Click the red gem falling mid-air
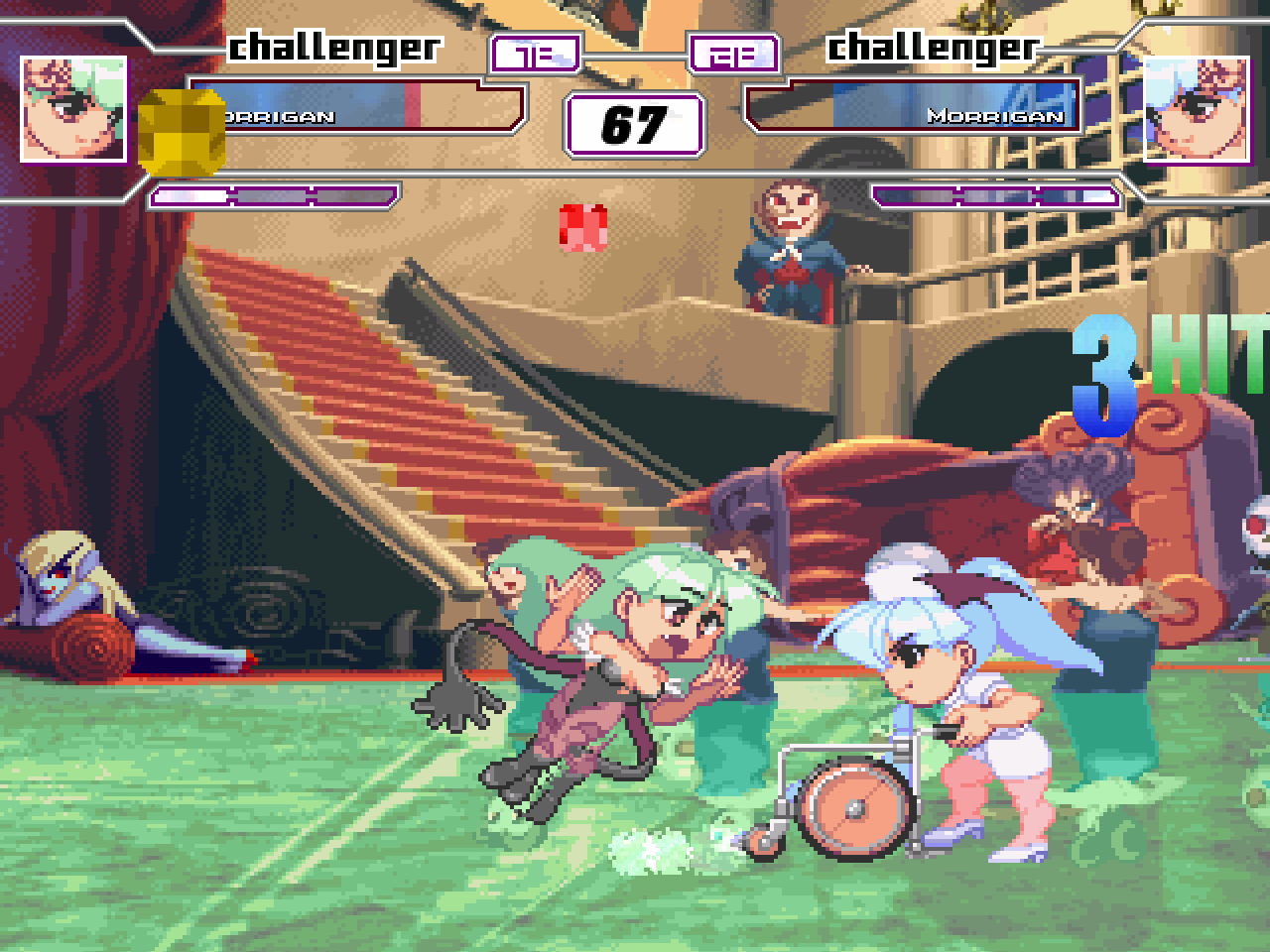Image resolution: width=1270 pixels, height=952 pixels. click(585, 226)
